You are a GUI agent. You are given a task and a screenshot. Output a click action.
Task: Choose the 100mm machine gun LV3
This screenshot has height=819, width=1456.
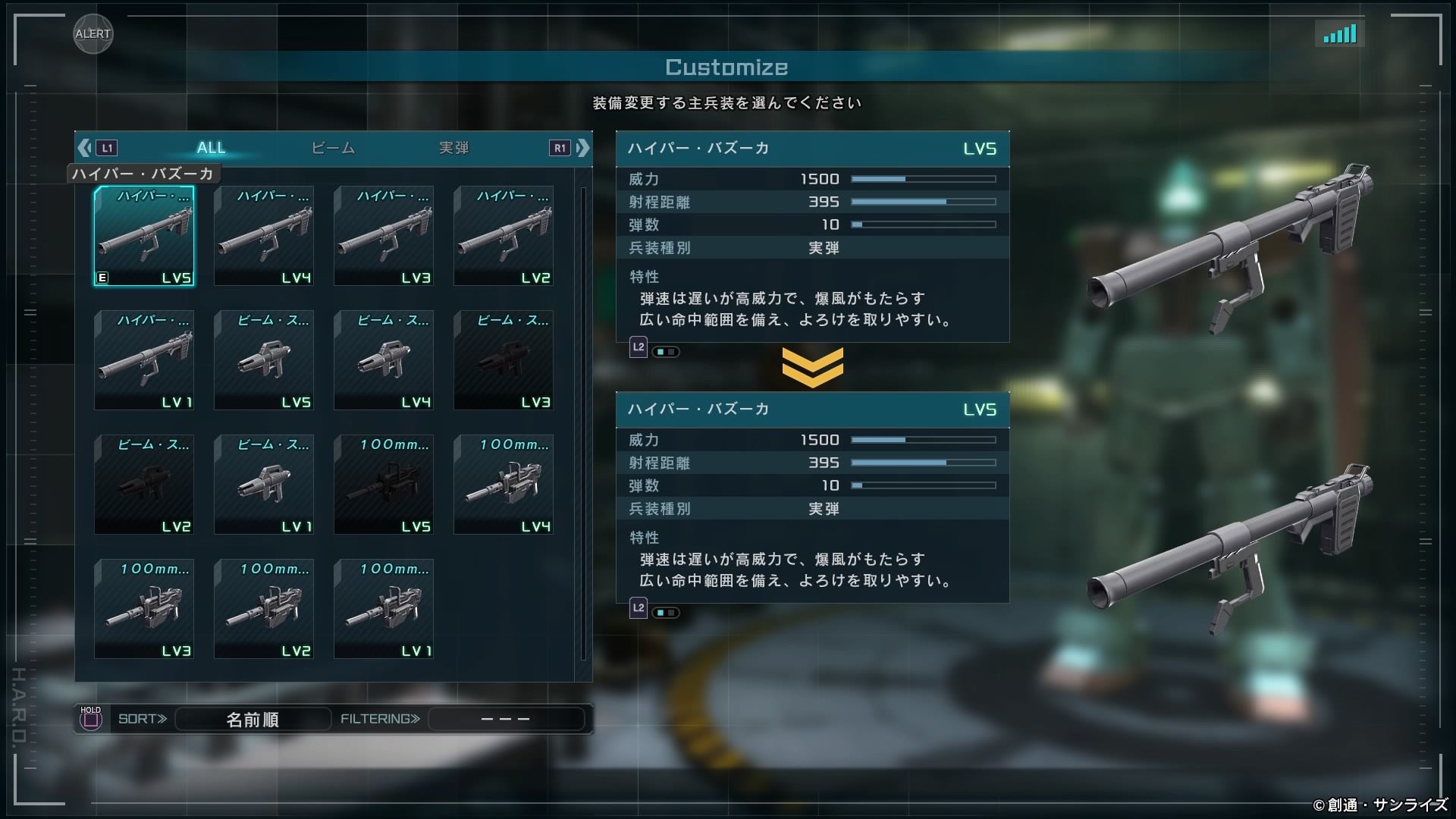click(144, 609)
